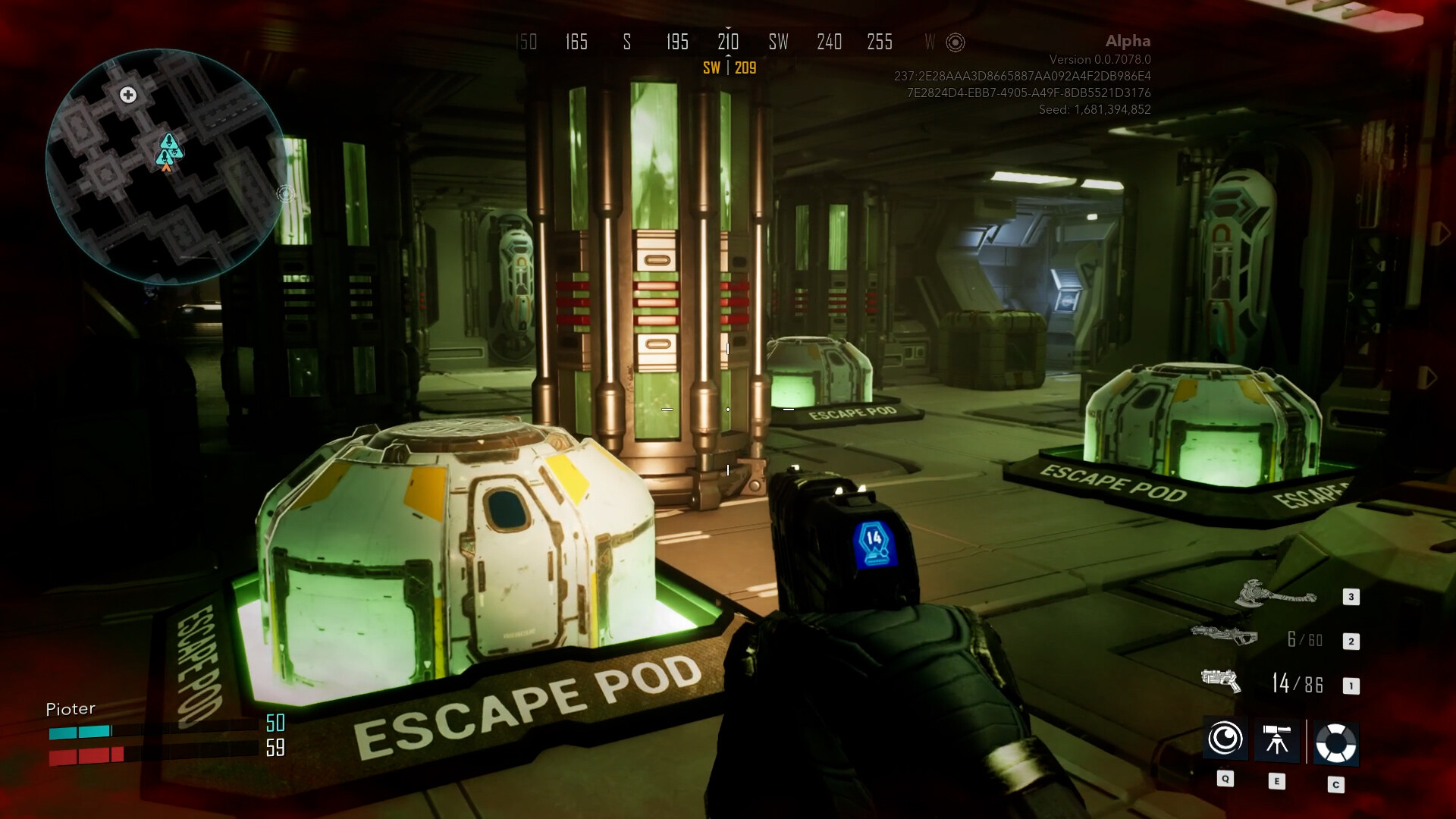The height and width of the screenshot is (819, 1456).
Task: Click the Q keybind badge under the scanner icon
Action: click(x=1226, y=777)
